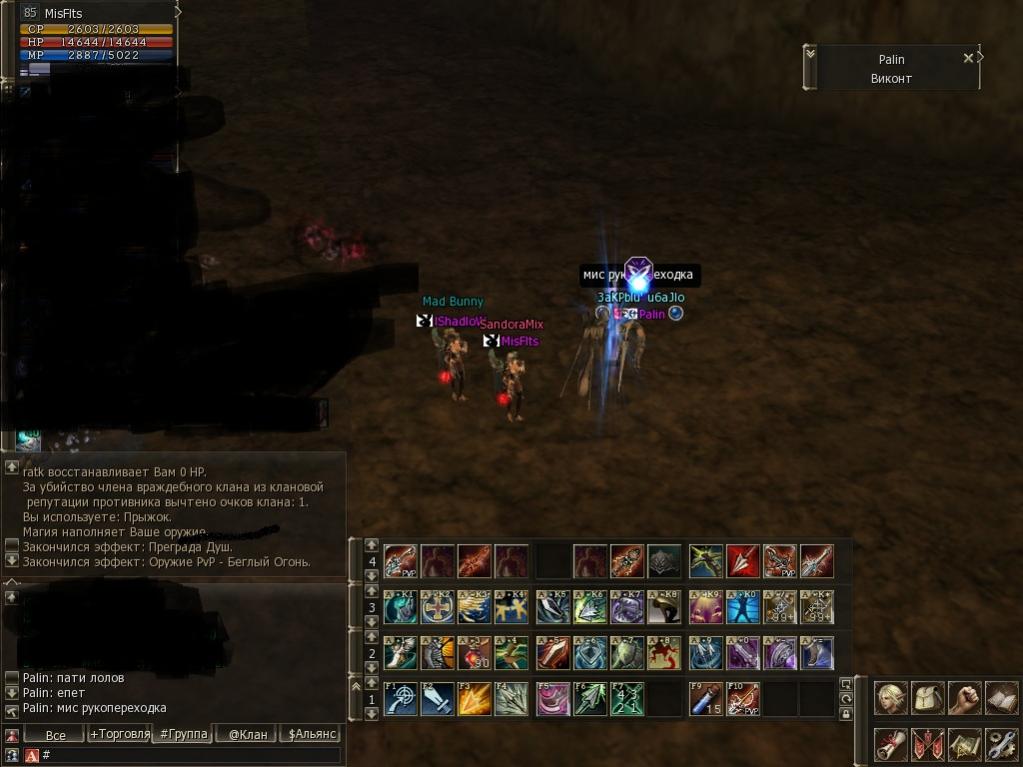Close the Palin target window

[x=967, y=58]
